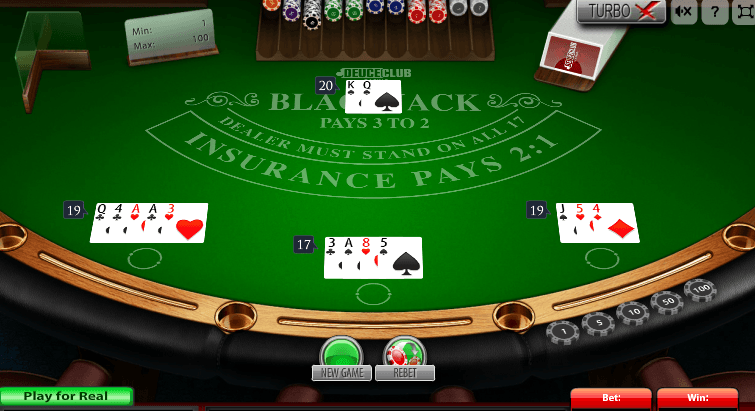The width and height of the screenshot is (755, 411).
Task: Choose the 5 value chip
Action: [x=598, y=322]
